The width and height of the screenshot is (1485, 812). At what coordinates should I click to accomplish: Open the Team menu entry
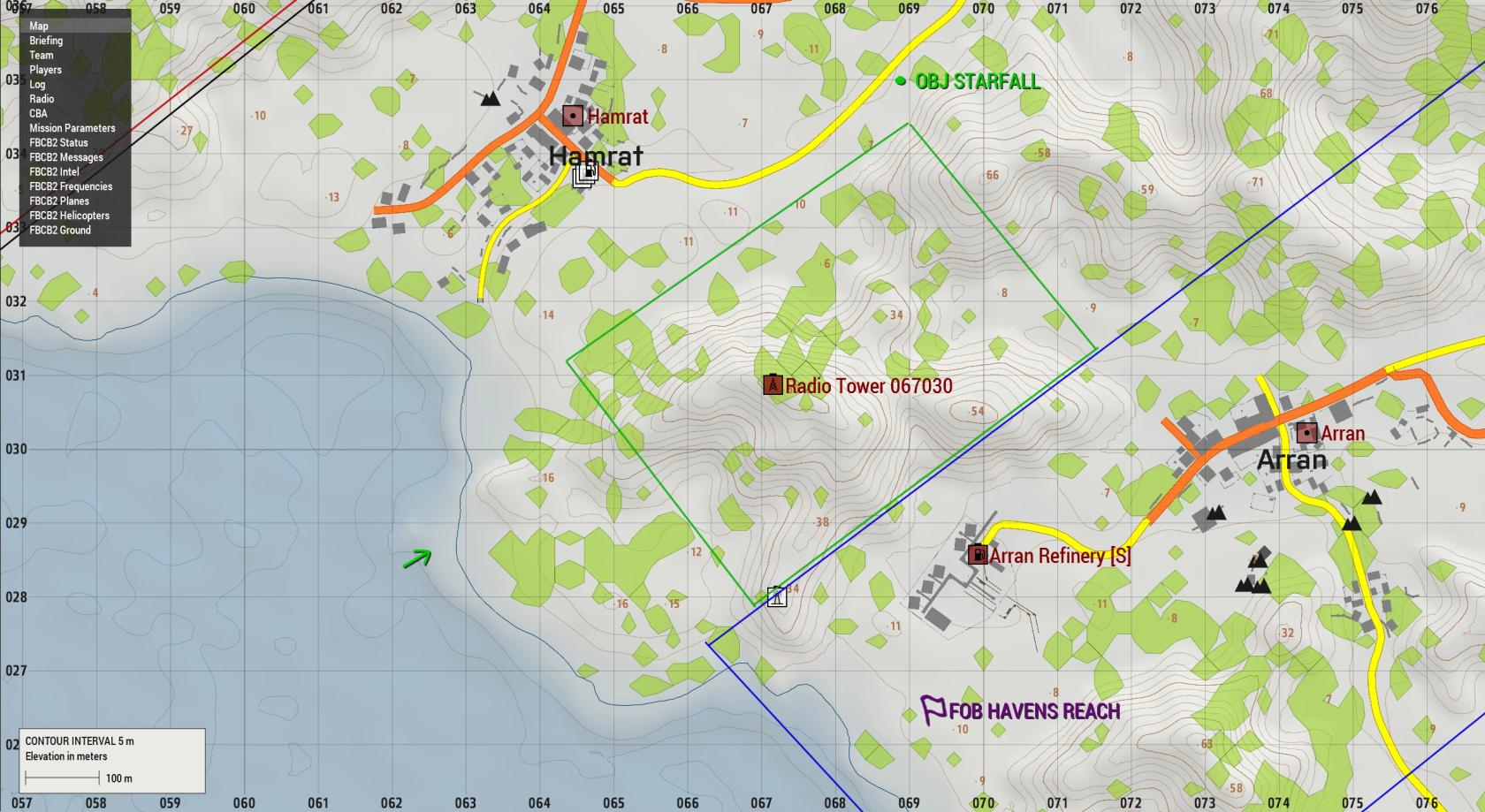coord(42,55)
